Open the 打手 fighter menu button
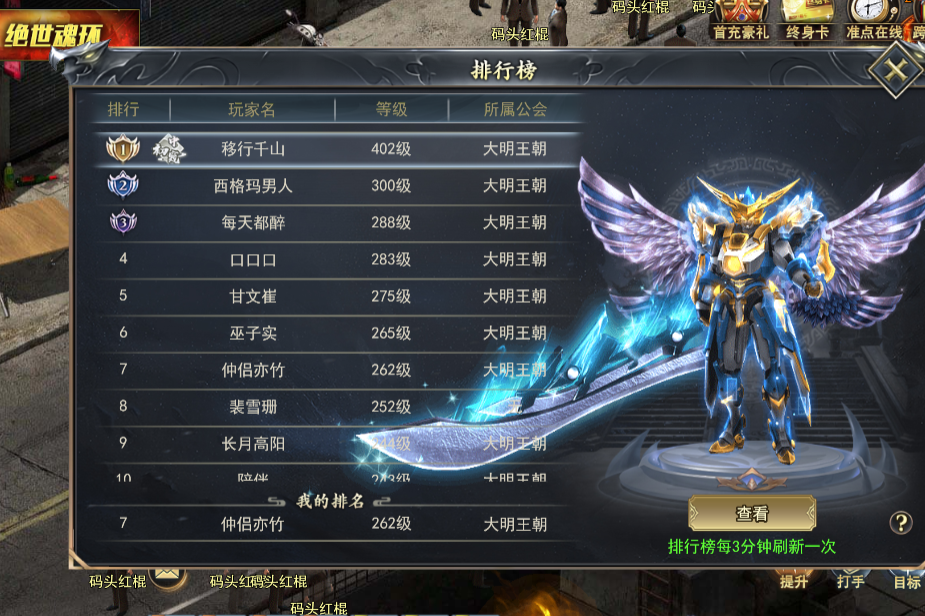 click(x=851, y=580)
